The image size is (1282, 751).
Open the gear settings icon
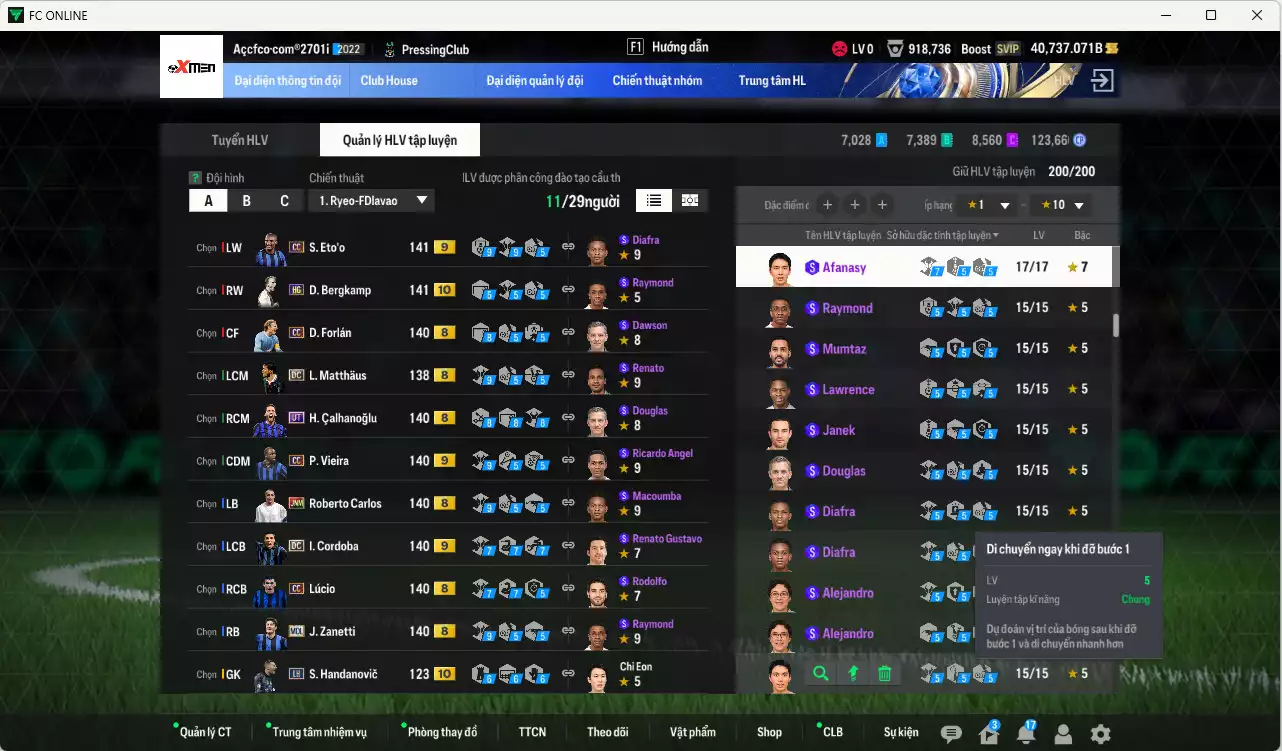[1100, 734]
